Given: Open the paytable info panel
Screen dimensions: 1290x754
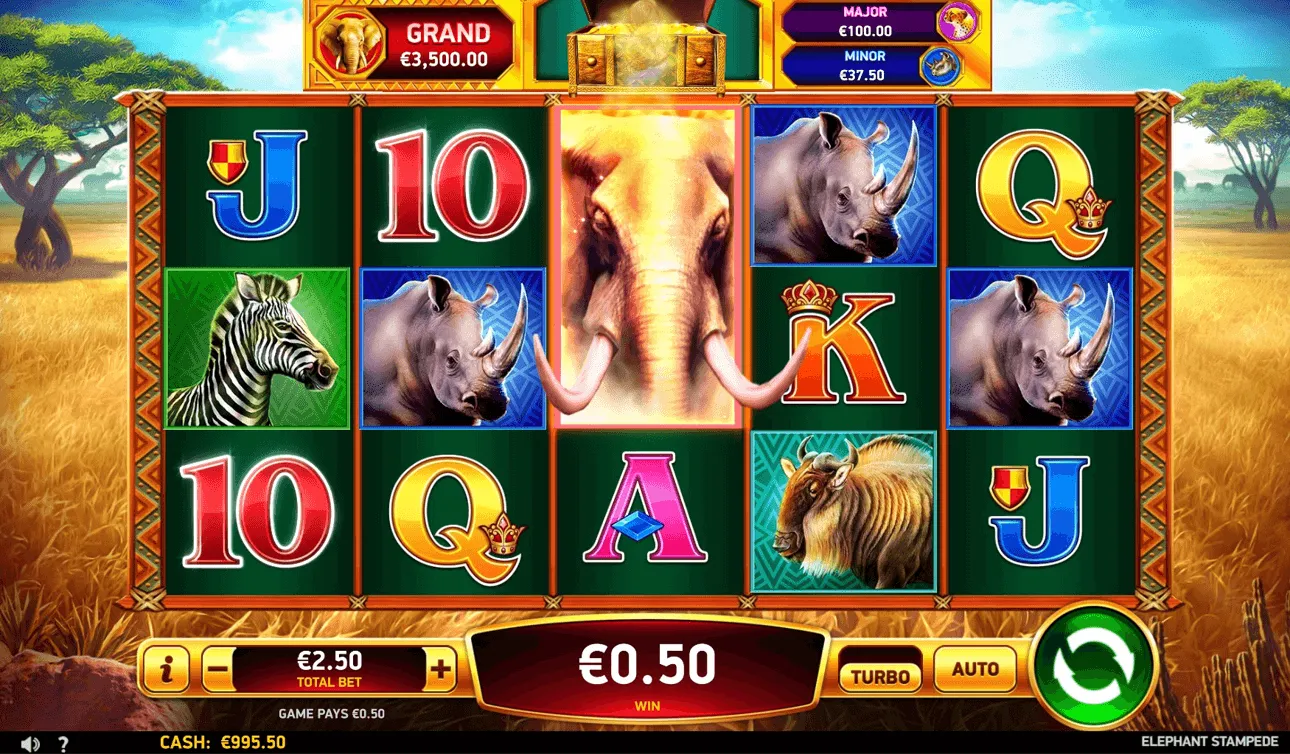Looking at the screenshot, I should pos(166,670).
